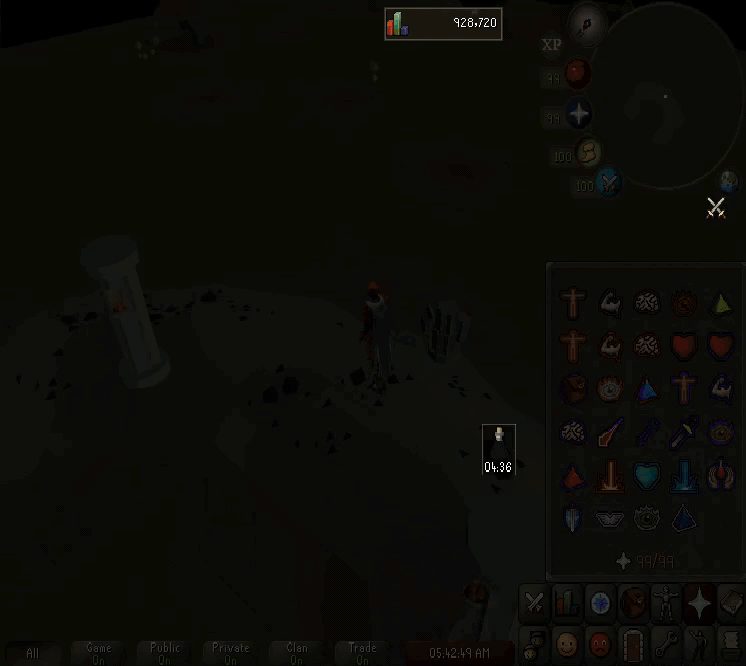Select the cyan heart prayer icon
This screenshot has height=666, width=746.
pyautogui.click(x=646, y=476)
